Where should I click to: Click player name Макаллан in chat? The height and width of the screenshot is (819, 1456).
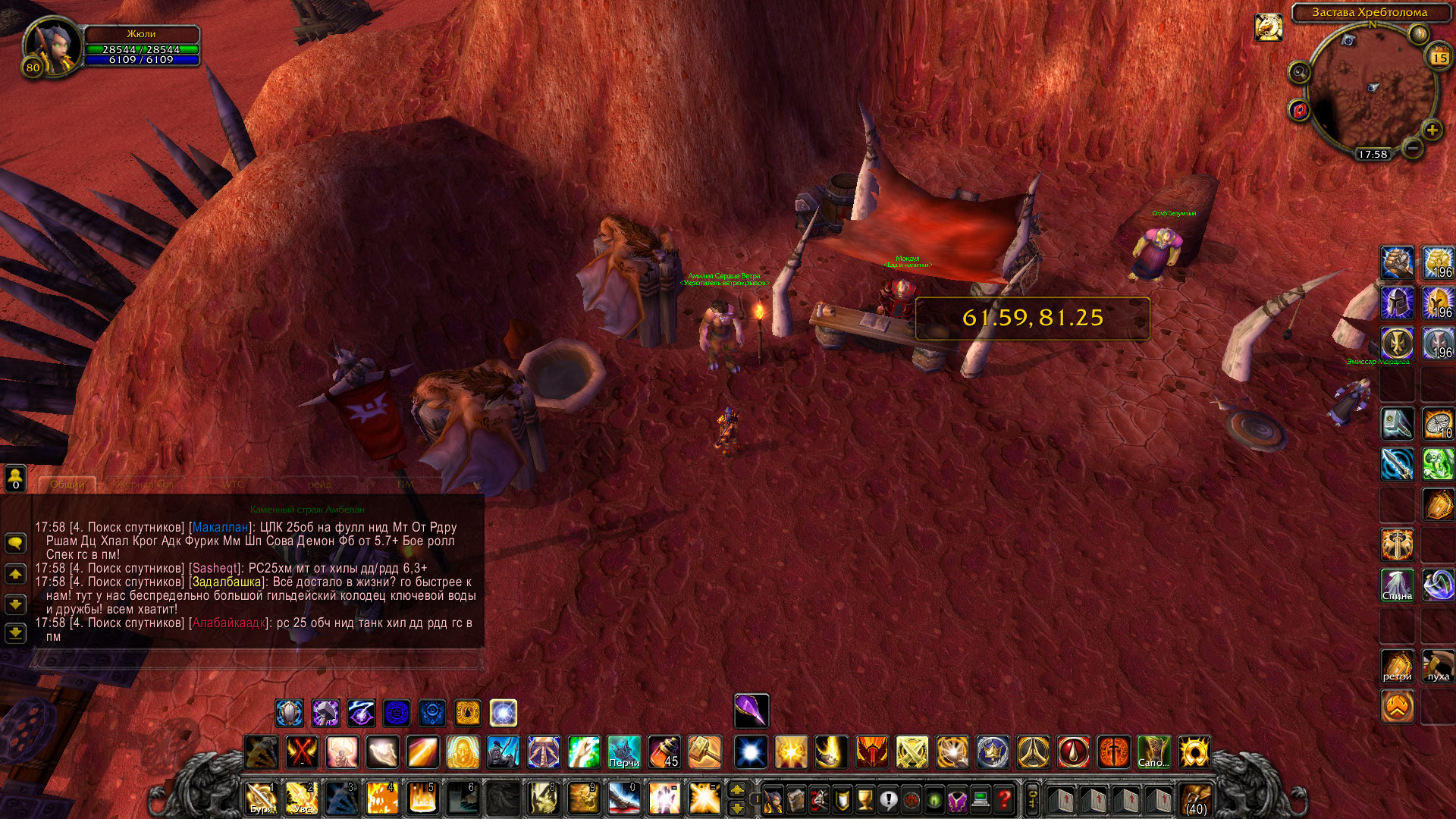(220, 527)
